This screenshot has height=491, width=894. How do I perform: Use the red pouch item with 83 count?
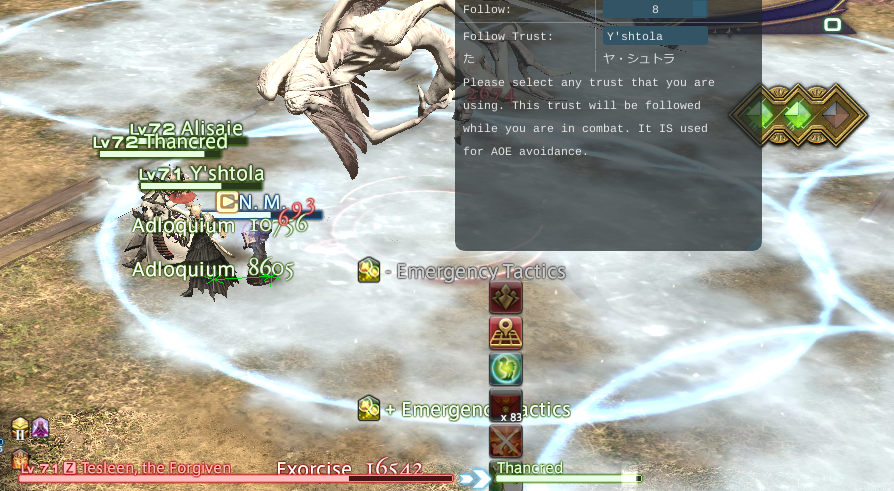point(506,405)
